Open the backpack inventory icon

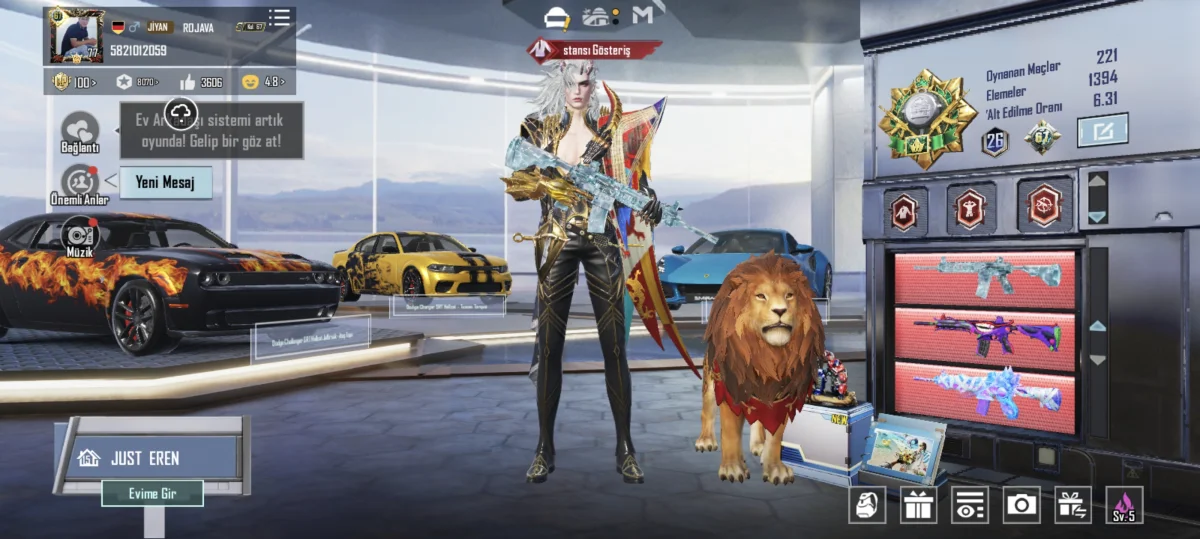click(x=867, y=505)
